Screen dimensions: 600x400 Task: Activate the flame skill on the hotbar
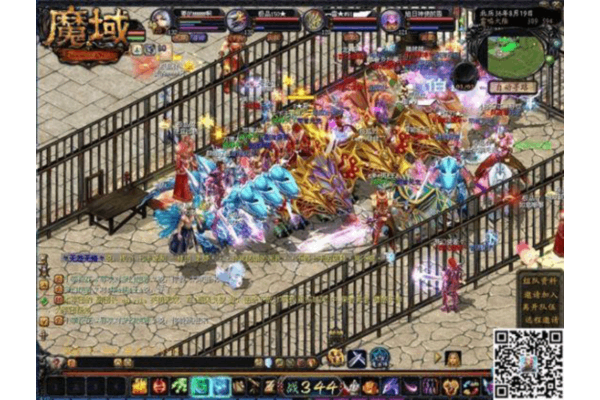coord(140,386)
